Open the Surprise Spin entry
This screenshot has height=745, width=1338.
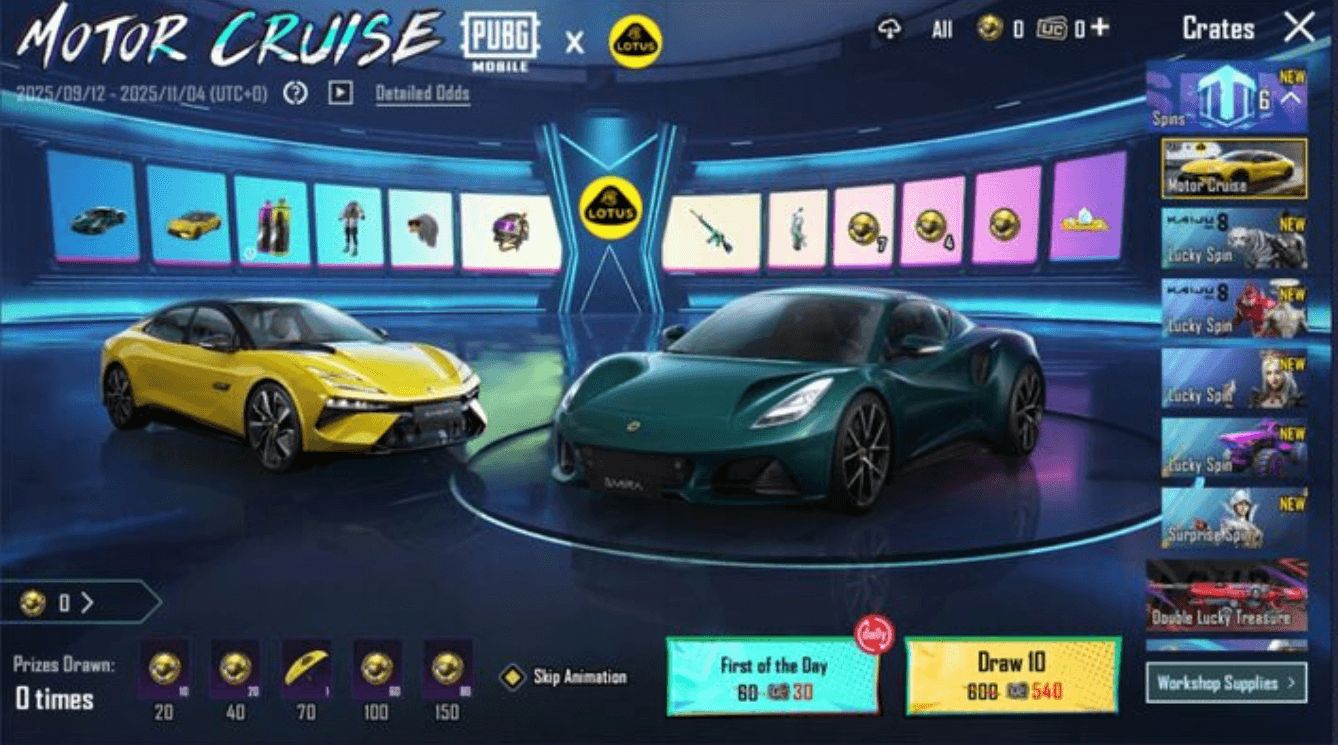tap(1234, 517)
